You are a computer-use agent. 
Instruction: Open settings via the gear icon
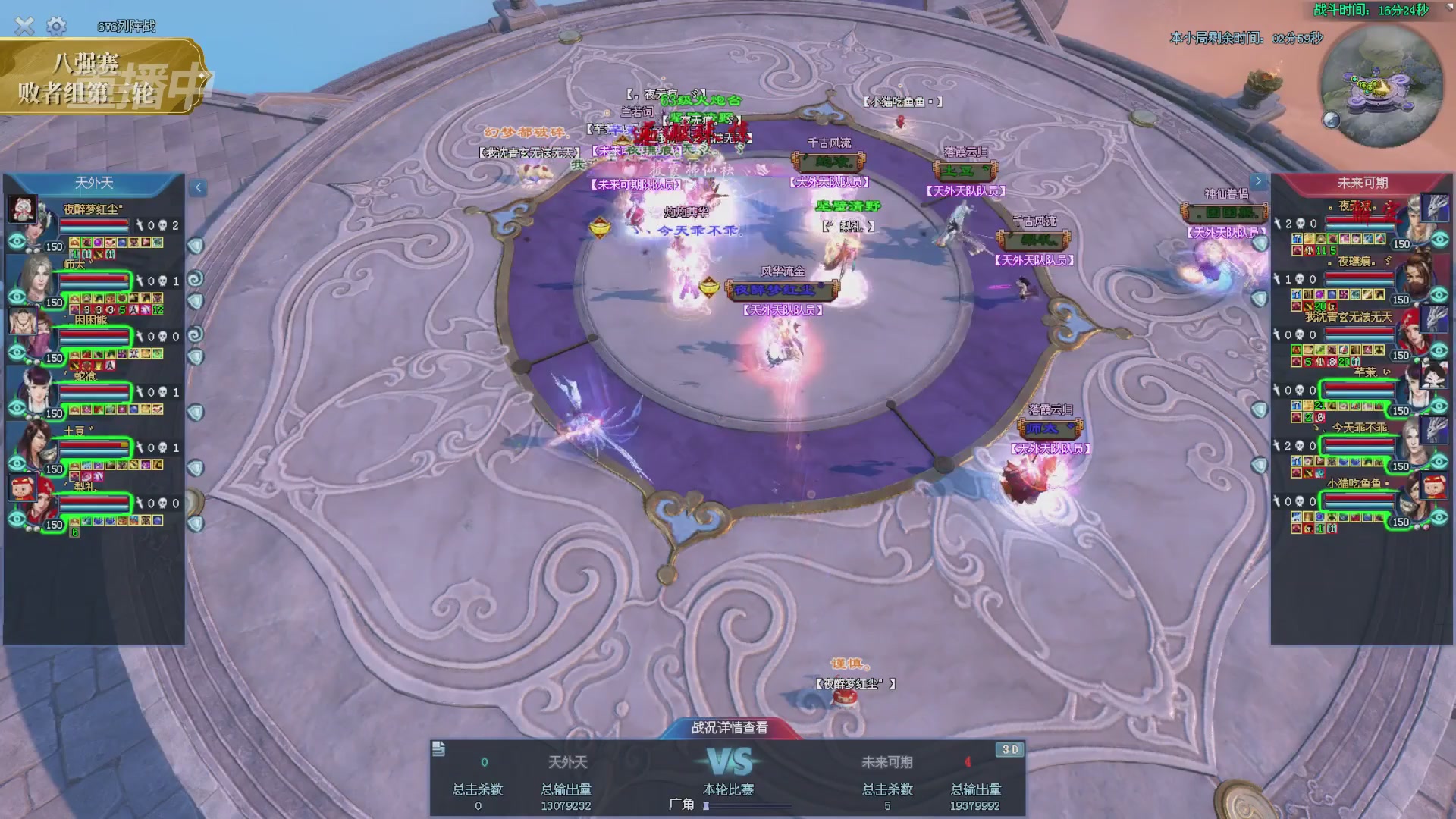pyautogui.click(x=56, y=27)
